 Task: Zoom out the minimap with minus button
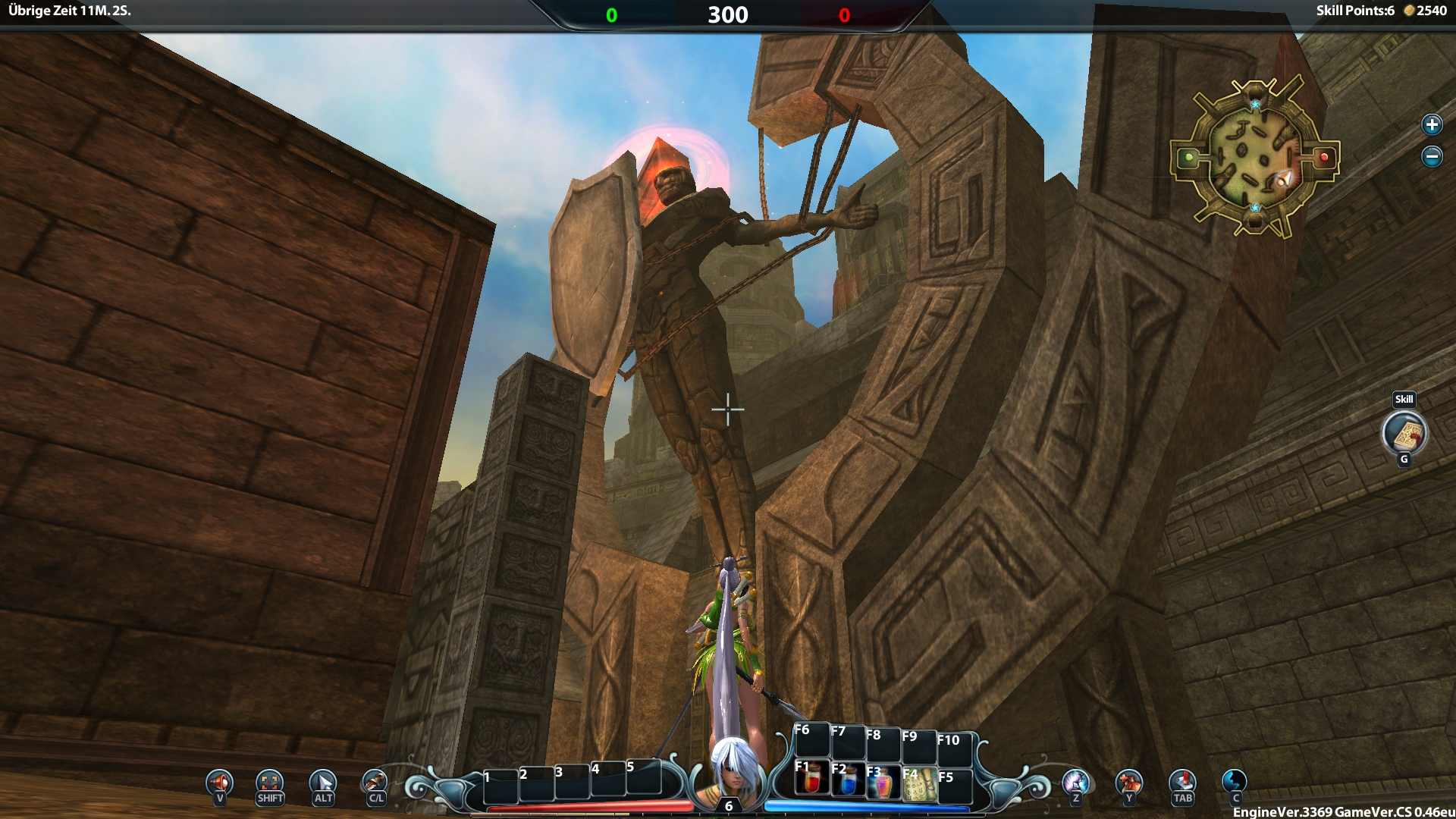click(1431, 157)
